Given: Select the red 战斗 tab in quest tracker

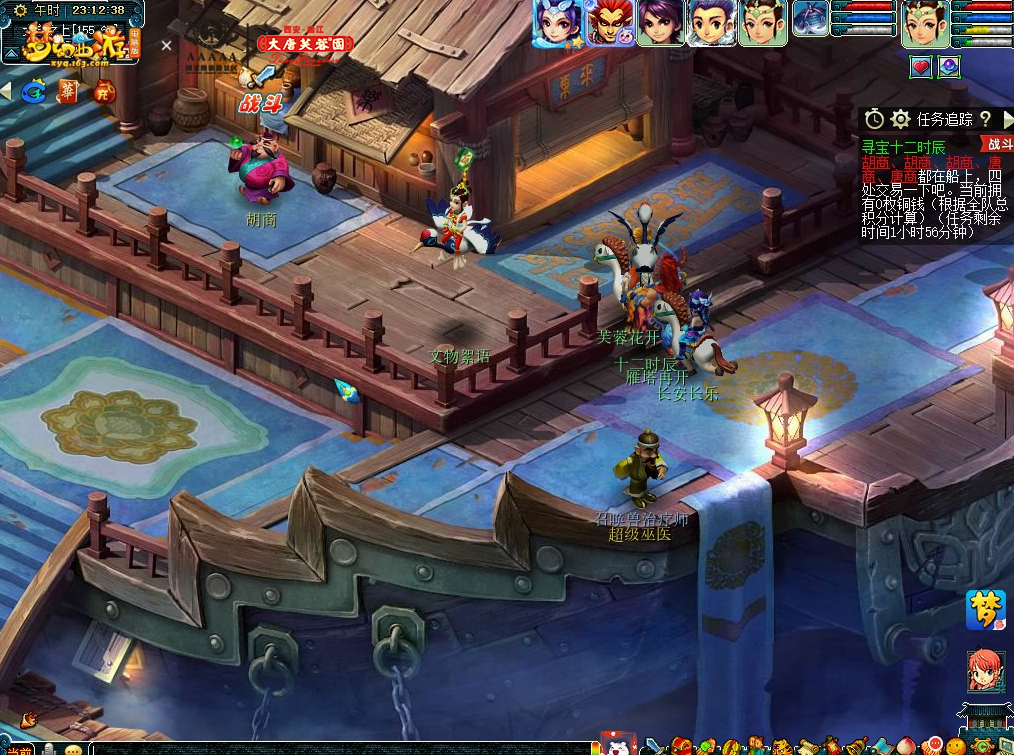Looking at the screenshot, I should pyautogui.click(x=998, y=144).
